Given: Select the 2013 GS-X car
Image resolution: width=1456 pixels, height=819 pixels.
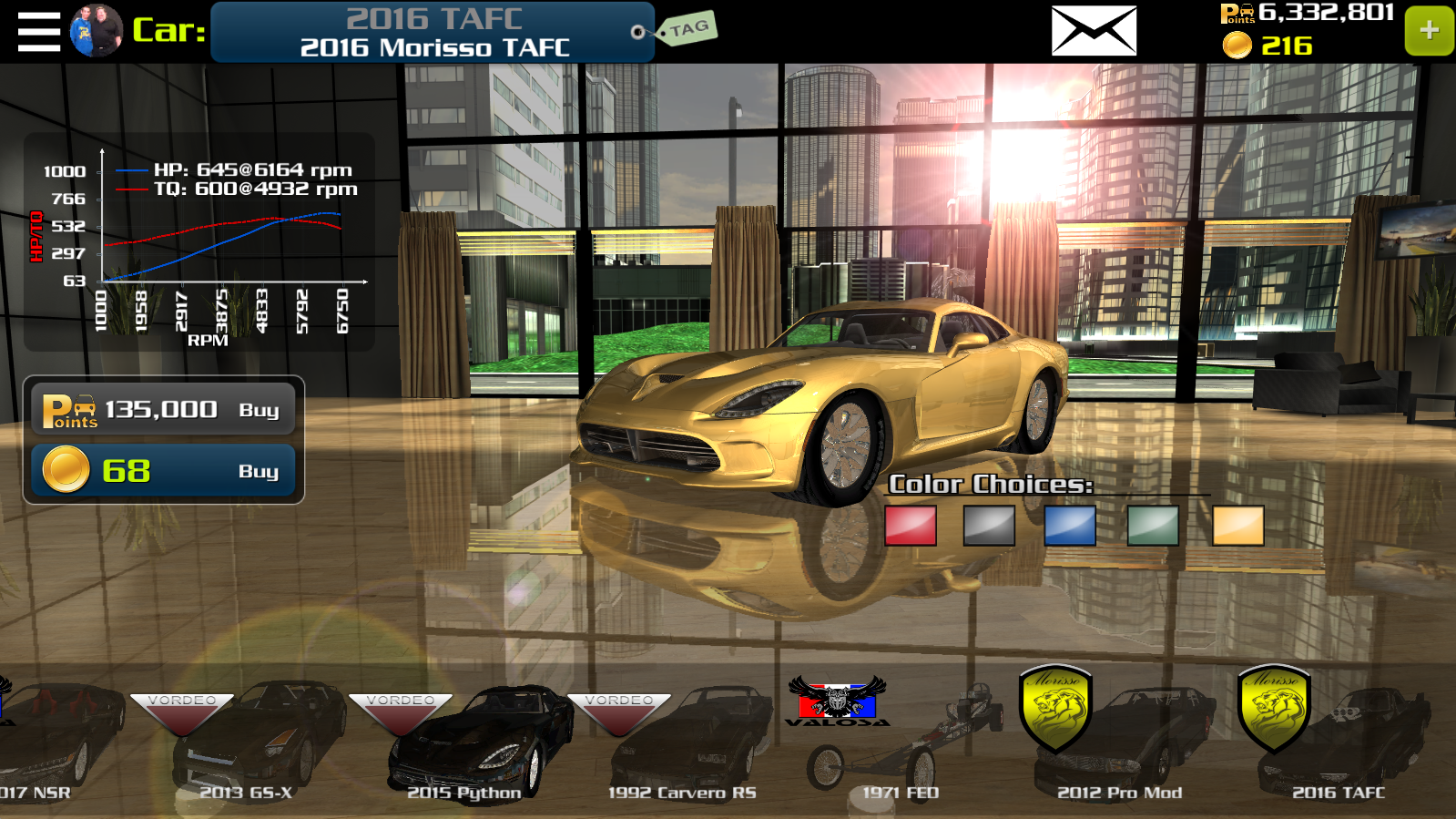Looking at the screenshot, I should click(246, 742).
